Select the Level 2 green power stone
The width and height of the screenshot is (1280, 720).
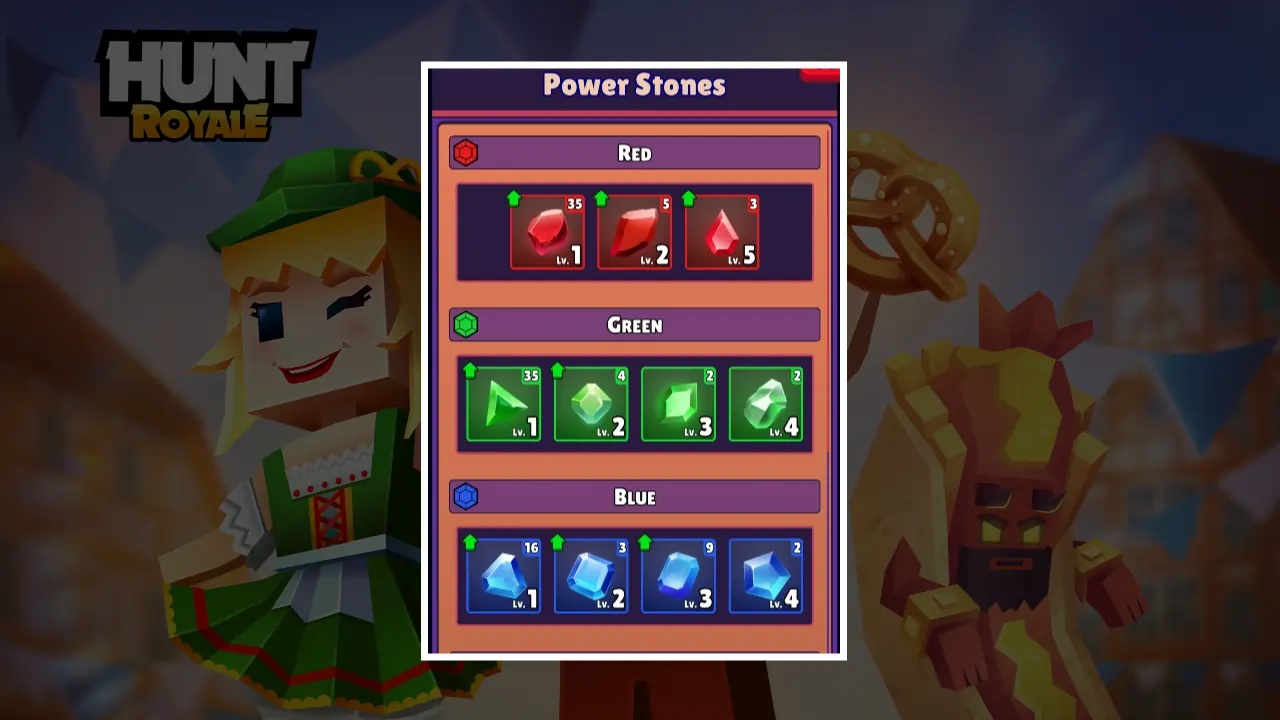590,404
